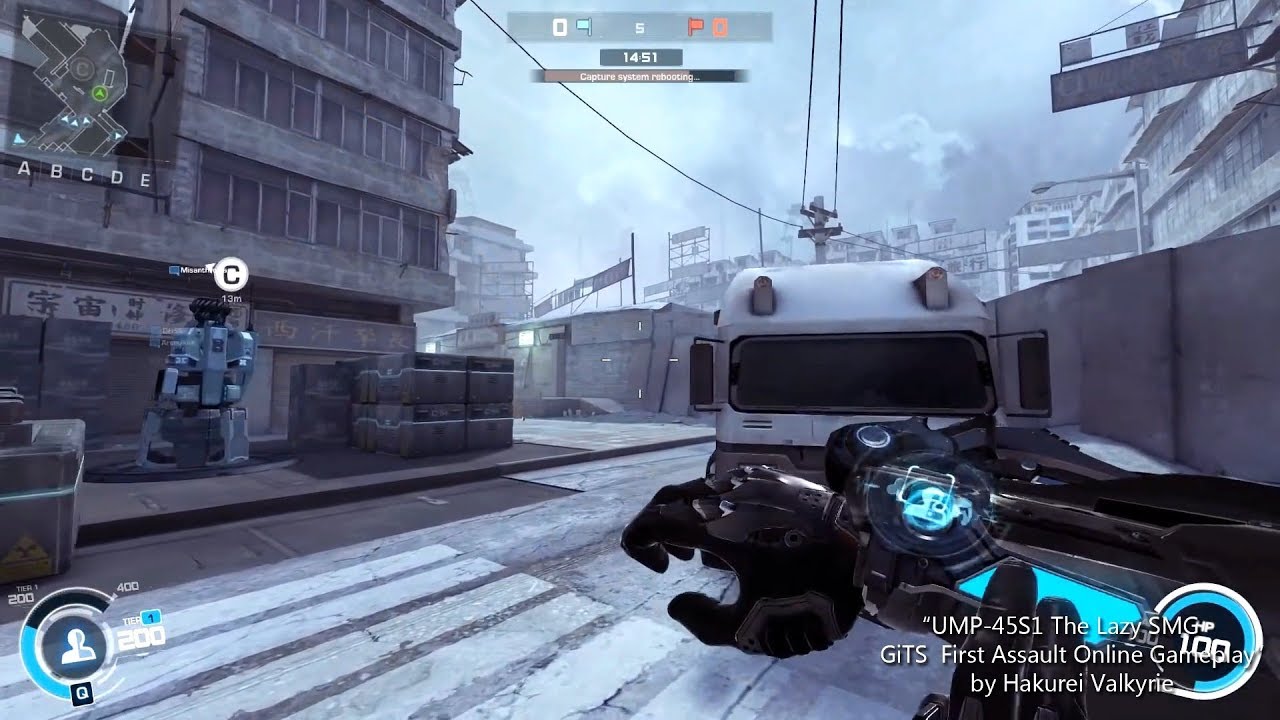Click the round indicator 5 between the scores
Screen dimensions: 1280x720
(x=640, y=27)
